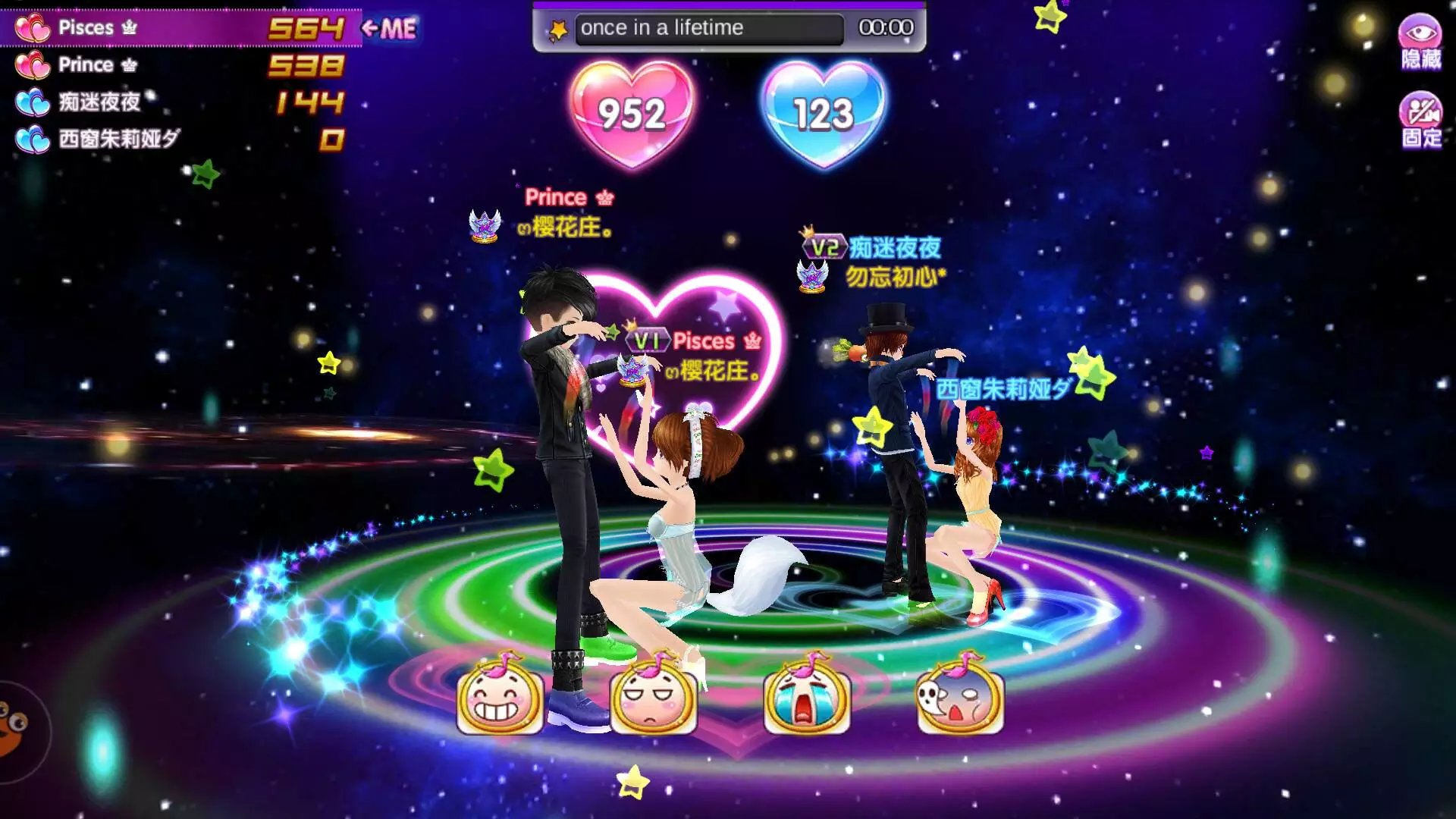Select Prince row in the scoreboard
The height and width of the screenshot is (819, 1456).
[180, 65]
